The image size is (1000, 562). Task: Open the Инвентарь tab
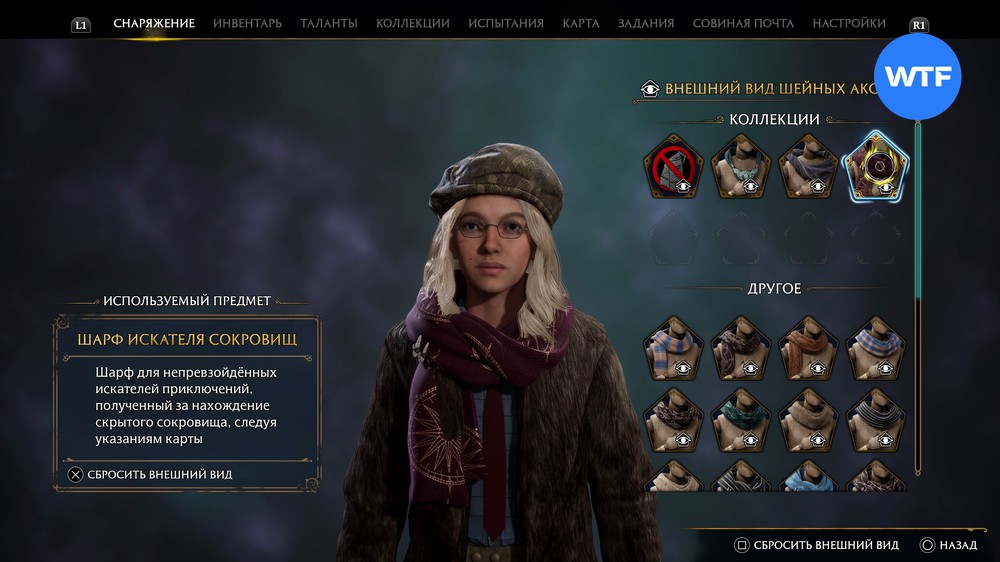click(247, 23)
